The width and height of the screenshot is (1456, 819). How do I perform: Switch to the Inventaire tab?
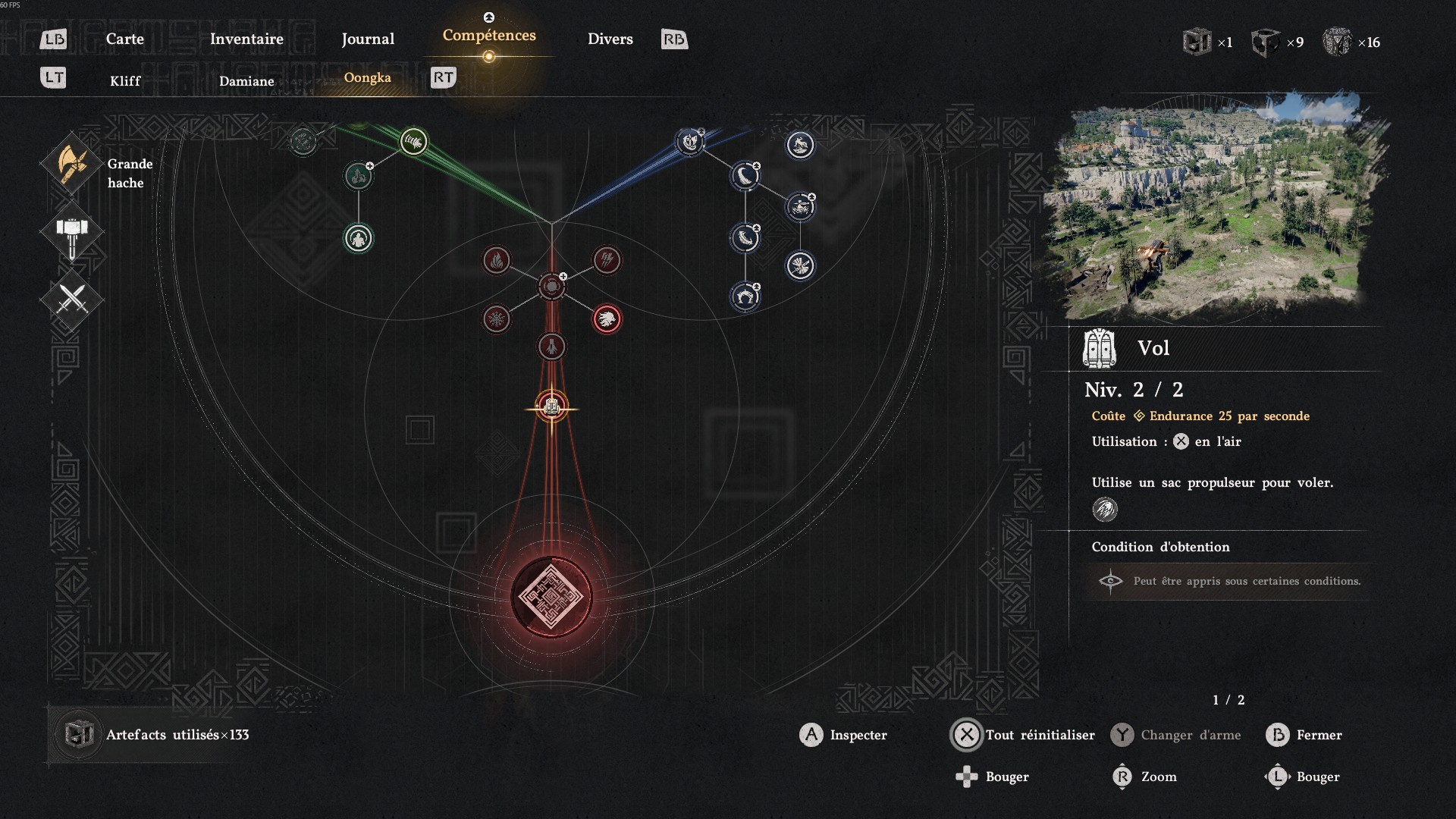coord(246,39)
